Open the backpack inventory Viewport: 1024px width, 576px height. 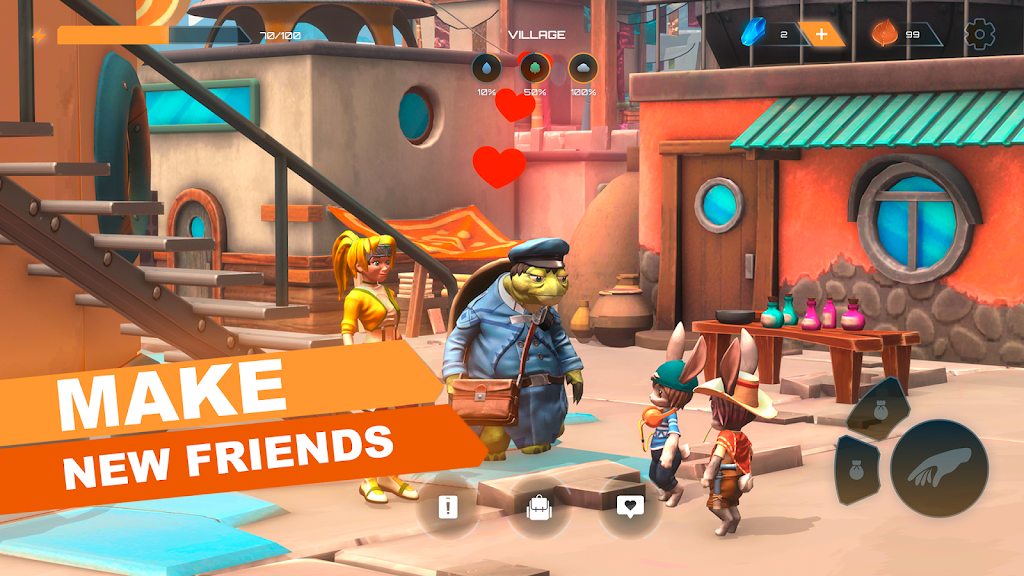pos(539,508)
